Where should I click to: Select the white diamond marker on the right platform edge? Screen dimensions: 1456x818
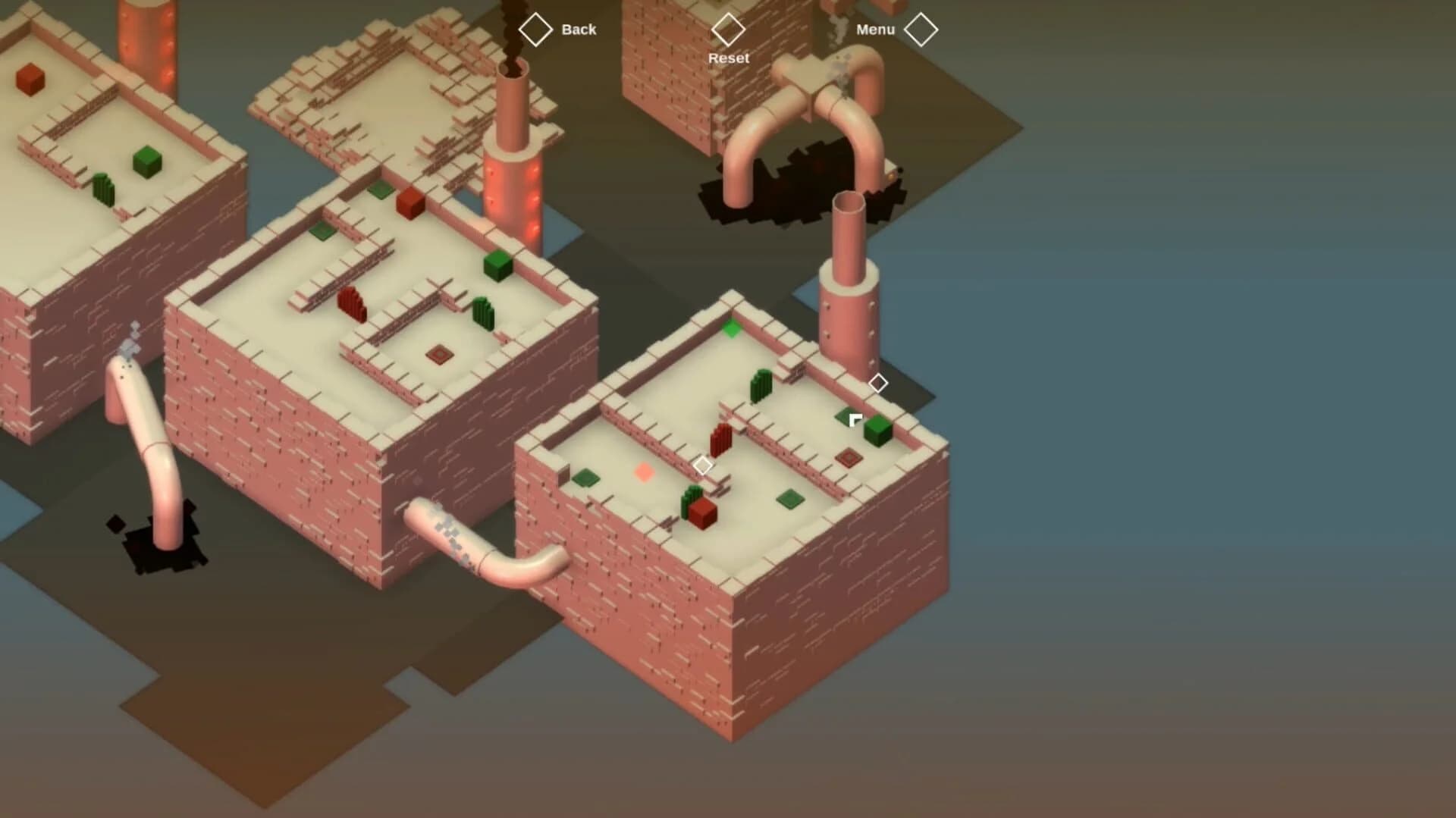[879, 384]
